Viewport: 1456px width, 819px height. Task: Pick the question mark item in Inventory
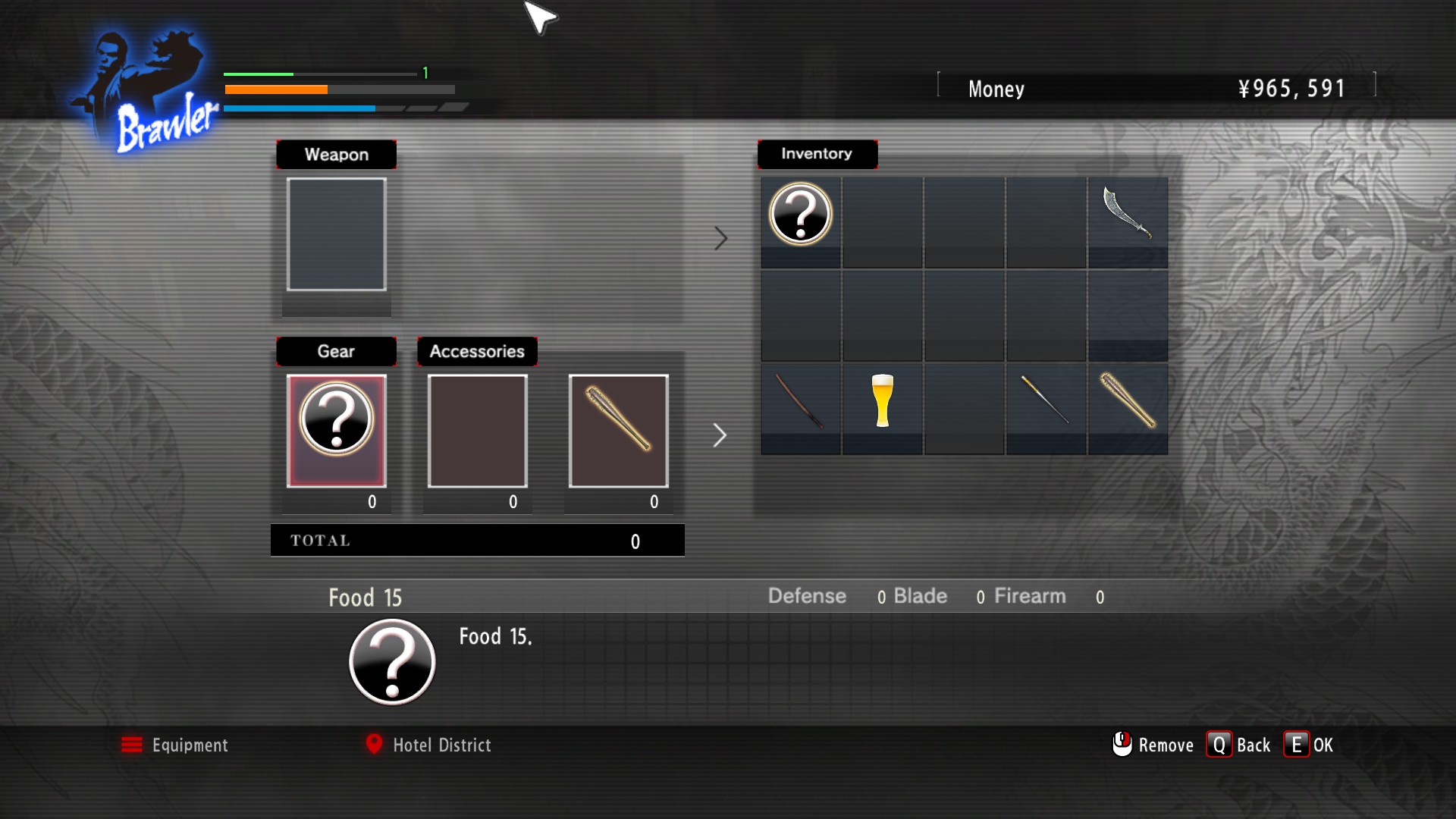point(800,215)
